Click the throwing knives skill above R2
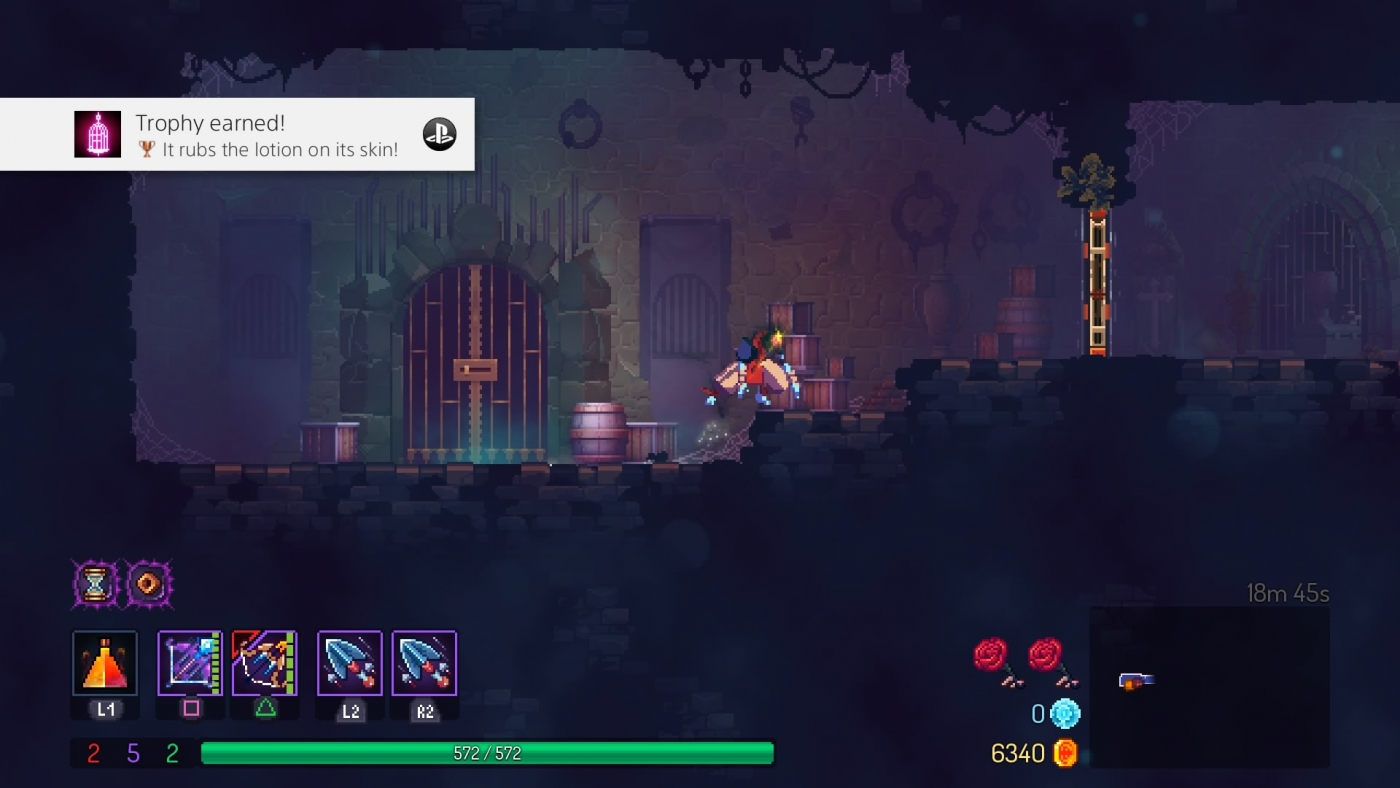 coord(422,664)
